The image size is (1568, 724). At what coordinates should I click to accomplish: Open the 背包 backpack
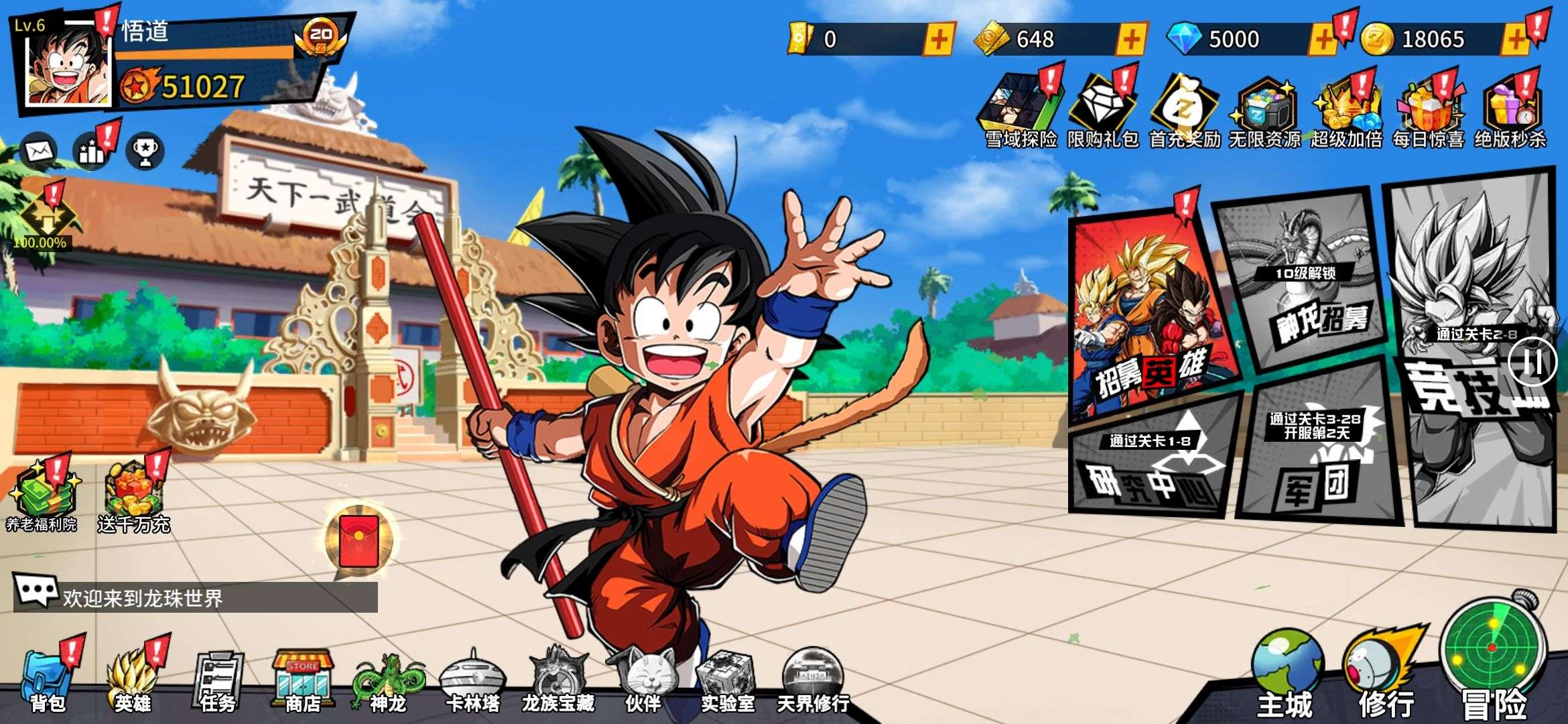pos(47,678)
